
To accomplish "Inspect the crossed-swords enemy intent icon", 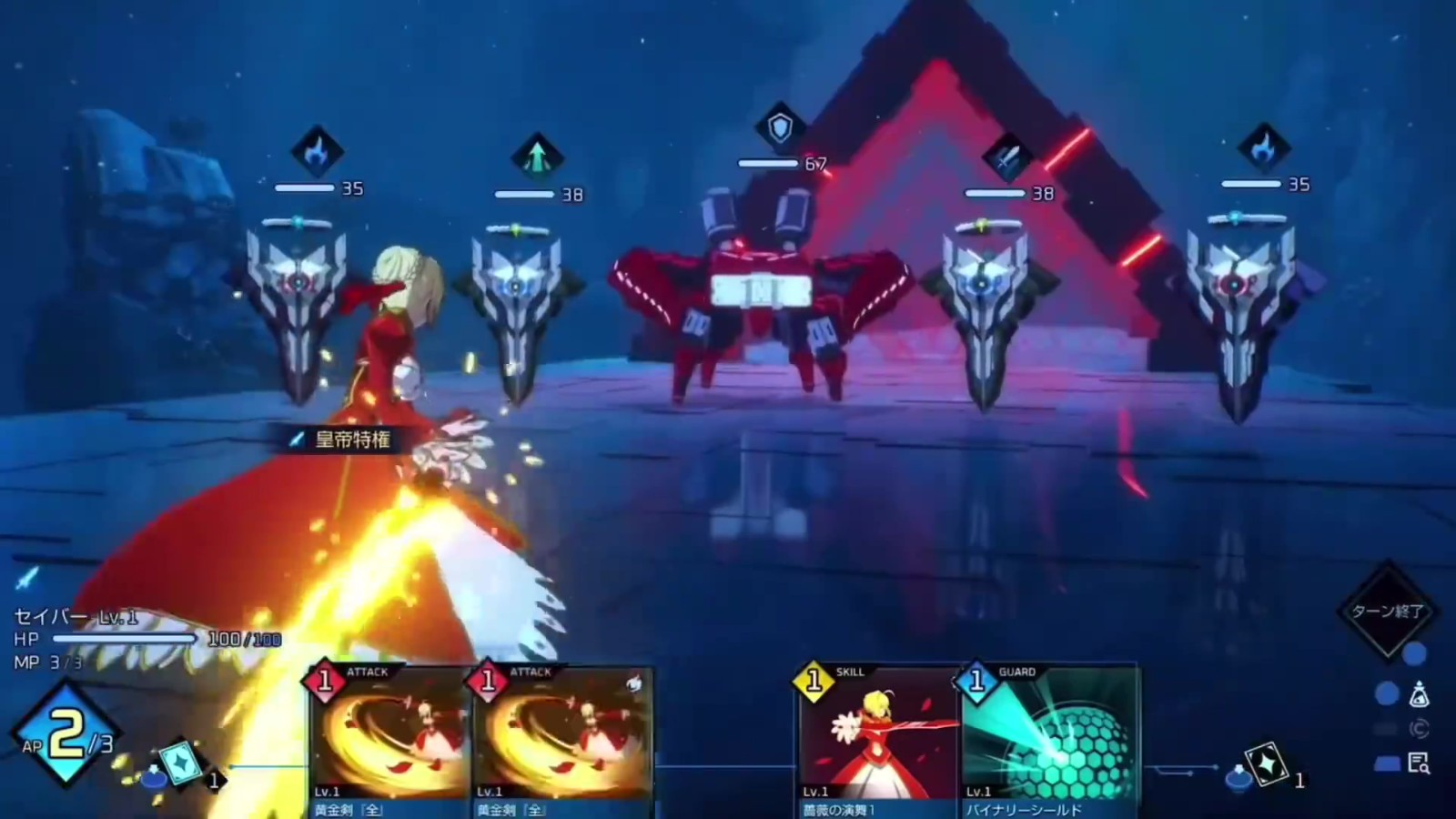I will pos(1008,157).
